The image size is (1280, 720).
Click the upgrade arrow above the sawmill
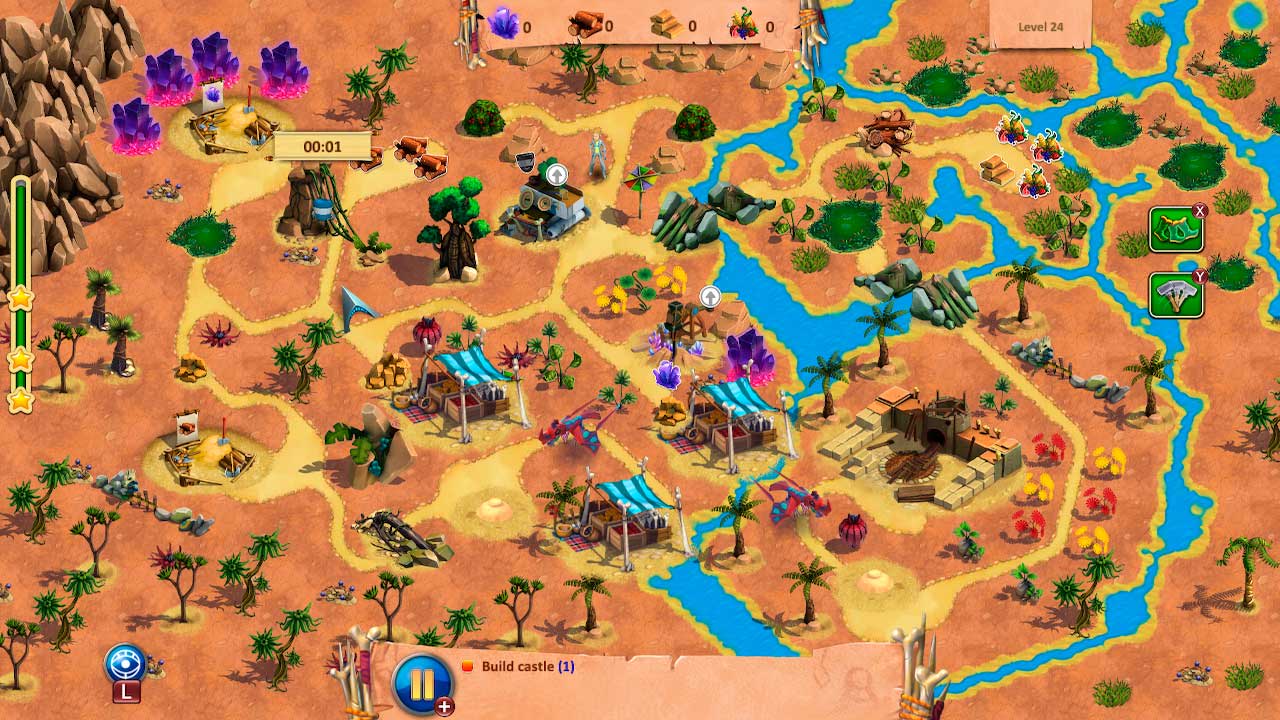click(x=556, y=174)
